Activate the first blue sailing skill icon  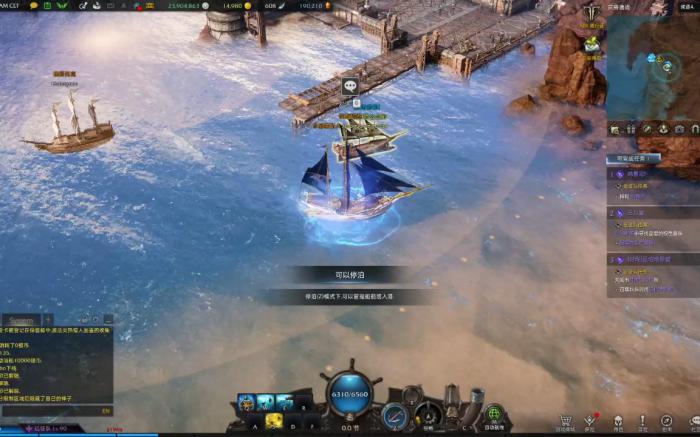tap(246, 404)
